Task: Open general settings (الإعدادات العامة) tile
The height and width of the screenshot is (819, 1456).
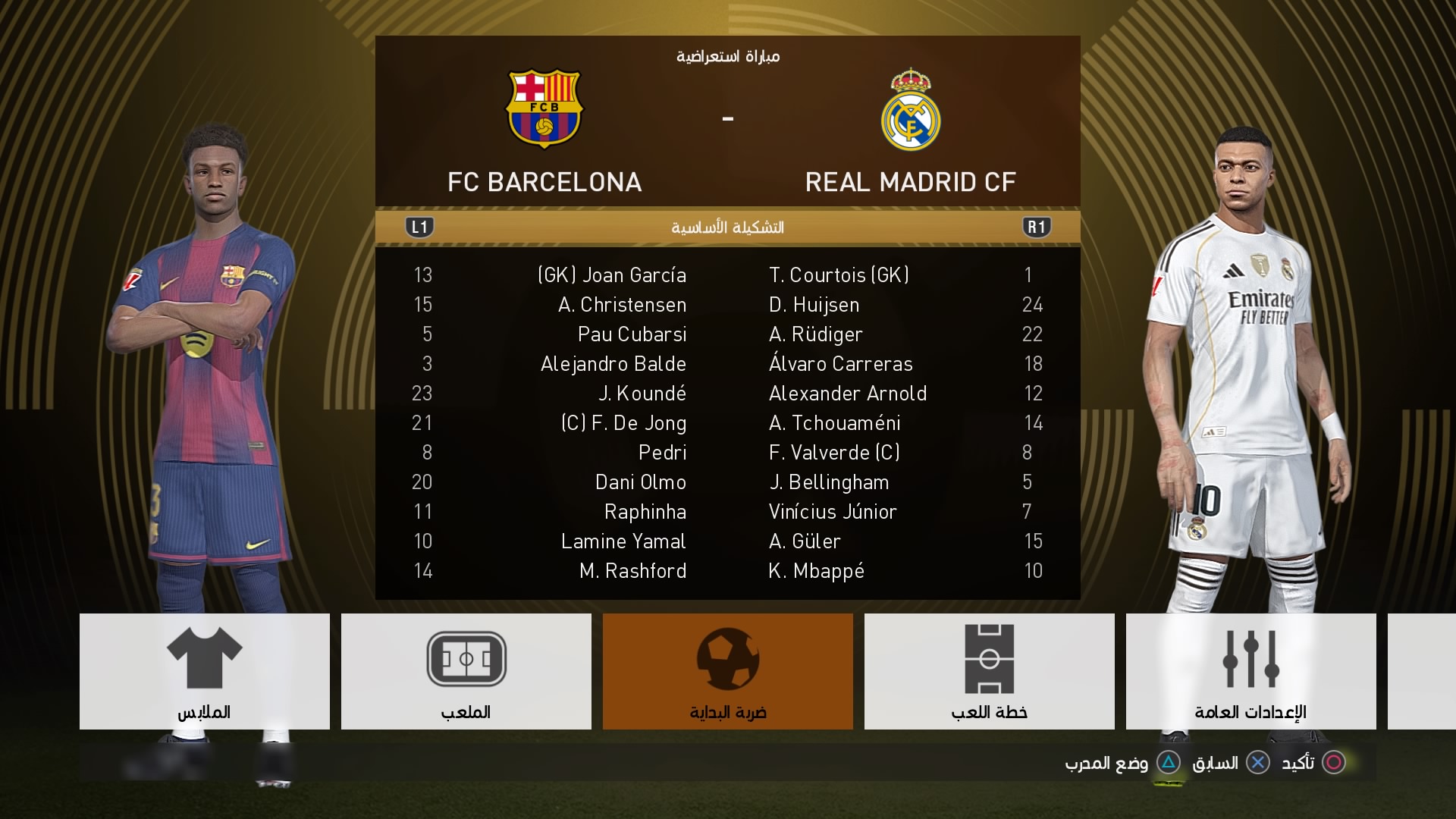Action: pos(1250,671)
